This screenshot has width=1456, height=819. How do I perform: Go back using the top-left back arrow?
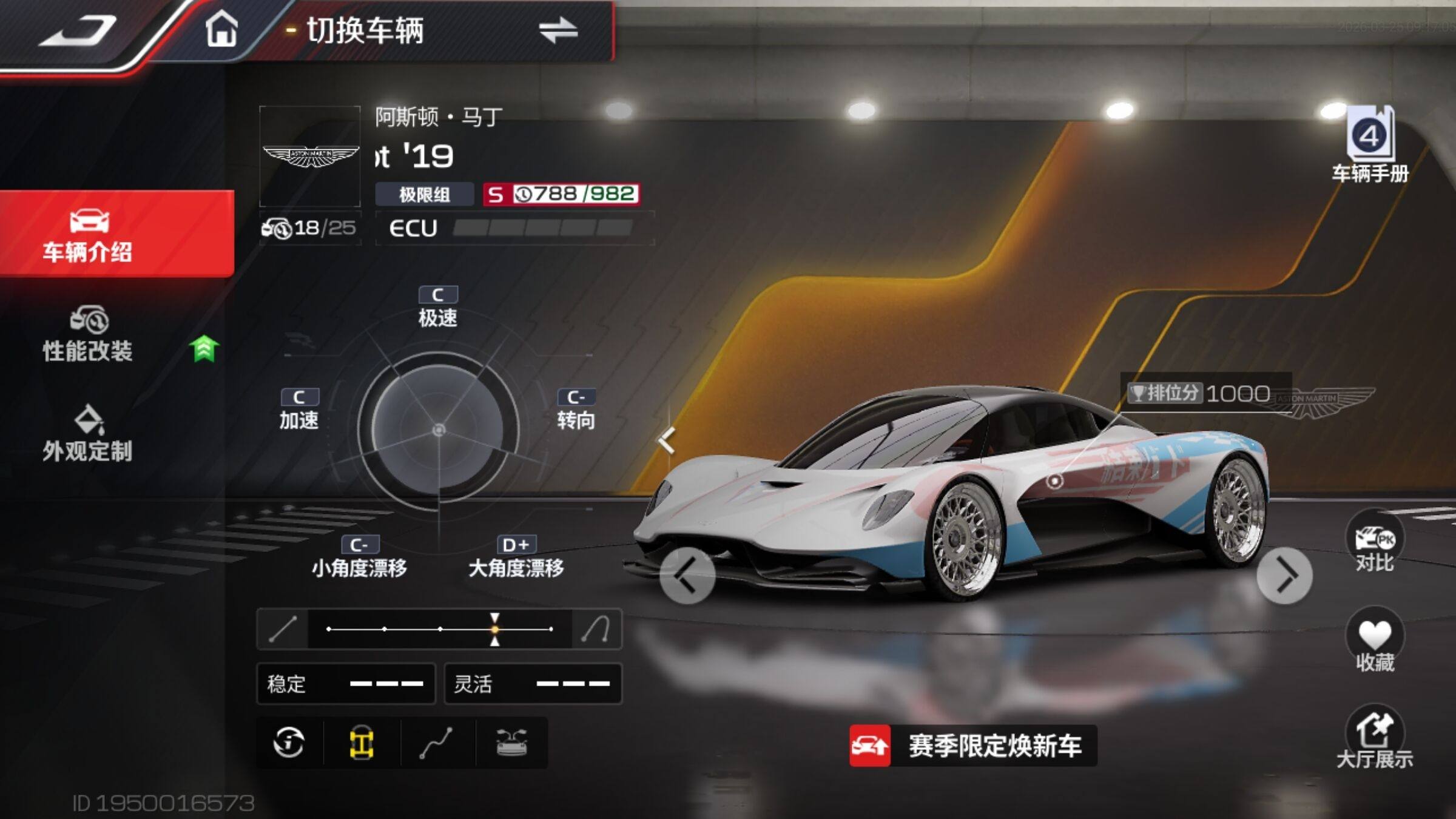click(x=79, y=30)
